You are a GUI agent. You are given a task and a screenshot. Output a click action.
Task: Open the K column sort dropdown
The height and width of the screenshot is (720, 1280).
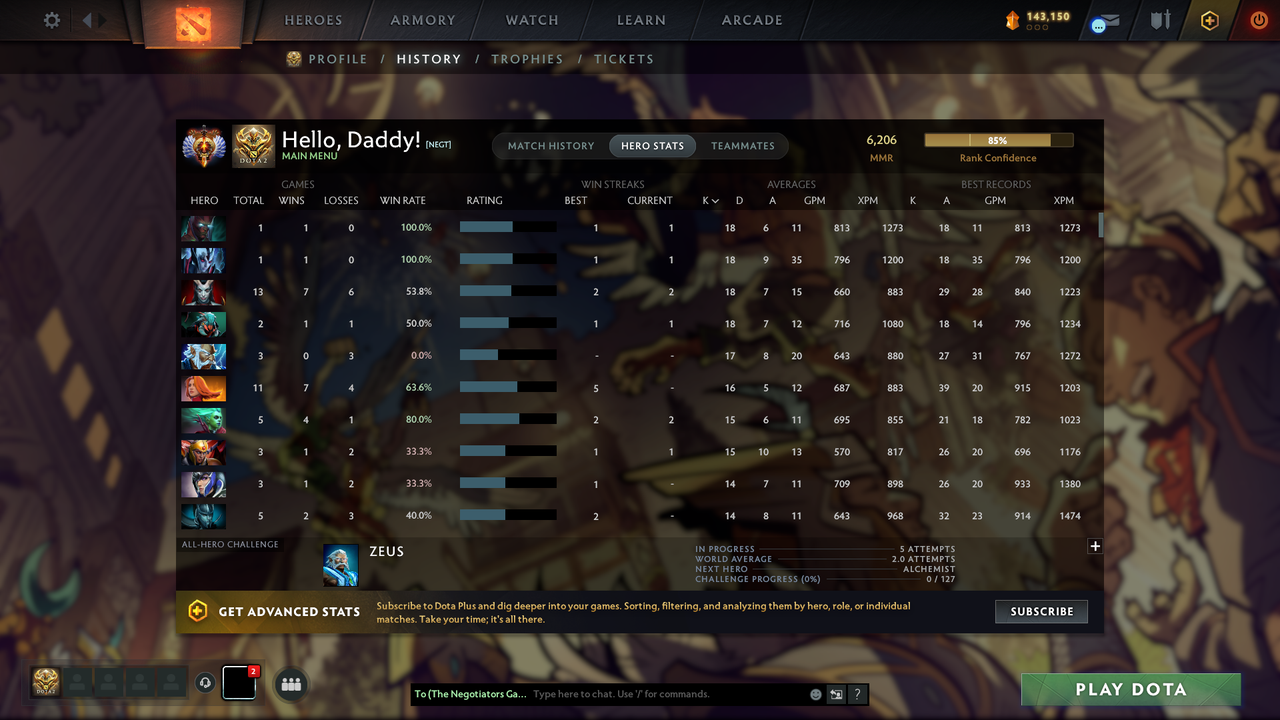[710, 200]
